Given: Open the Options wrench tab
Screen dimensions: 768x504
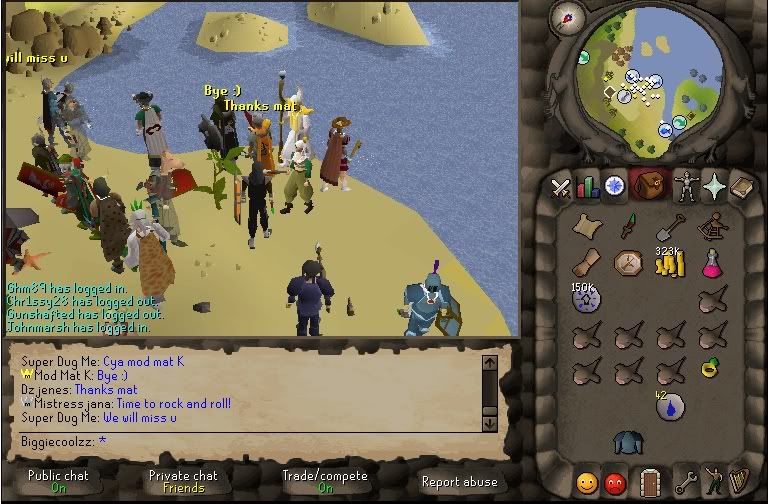Looking at the screenshot, I should coord(686,482).
